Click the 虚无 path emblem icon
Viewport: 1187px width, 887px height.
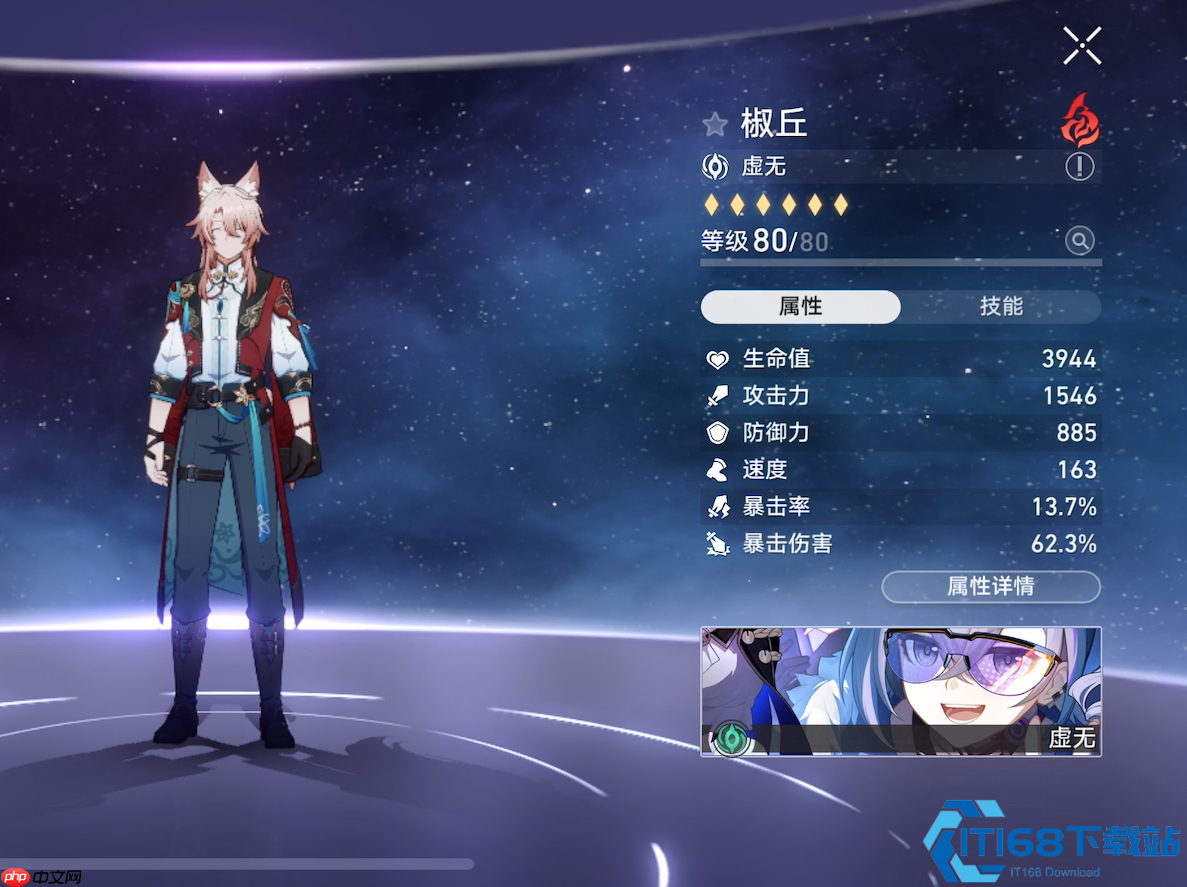[715, 166]
